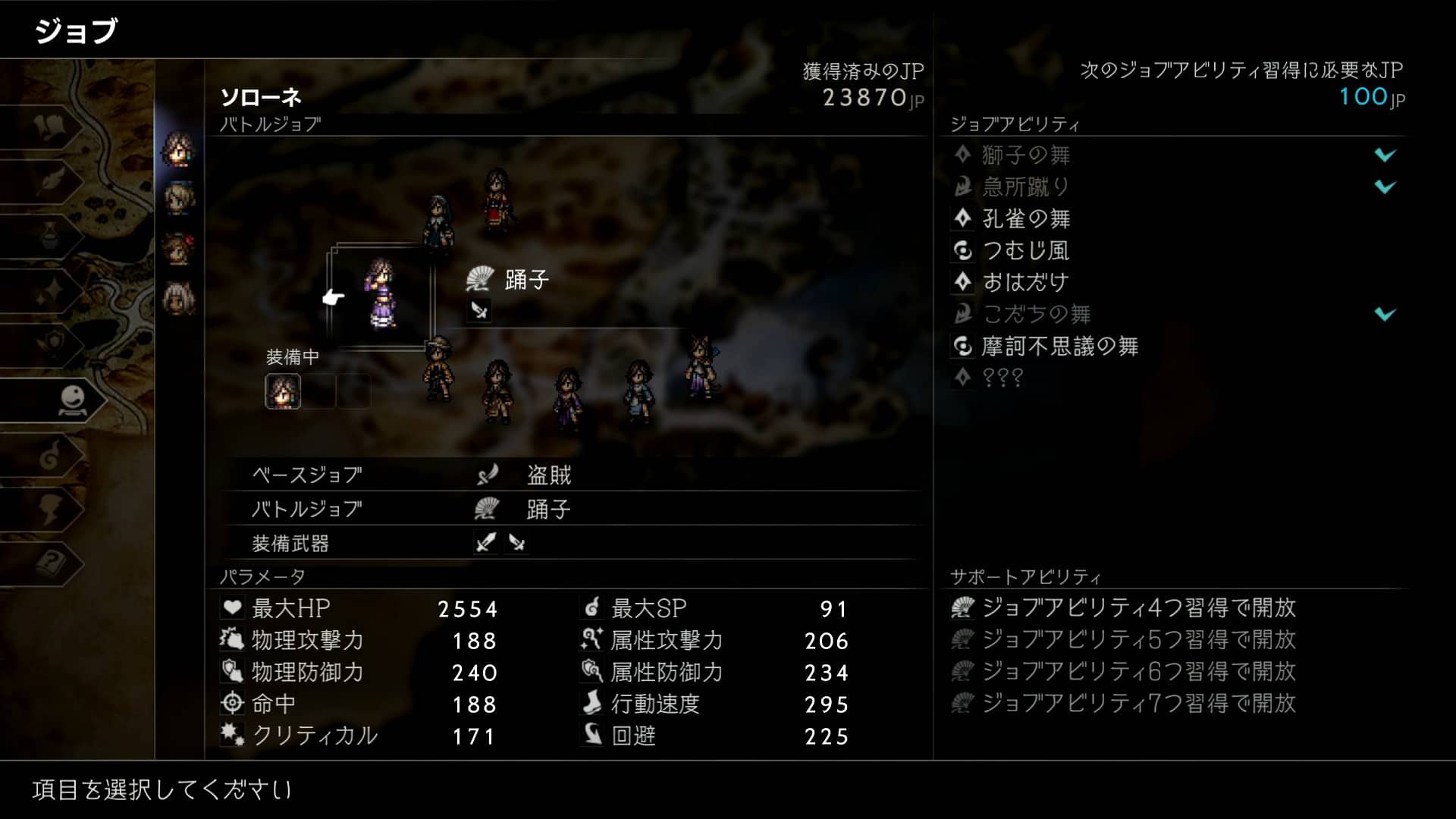The width and height of the screenshot is (1456, 819).
Task: Select the red-flower brunette party portrait
Action: coord(179,249)
